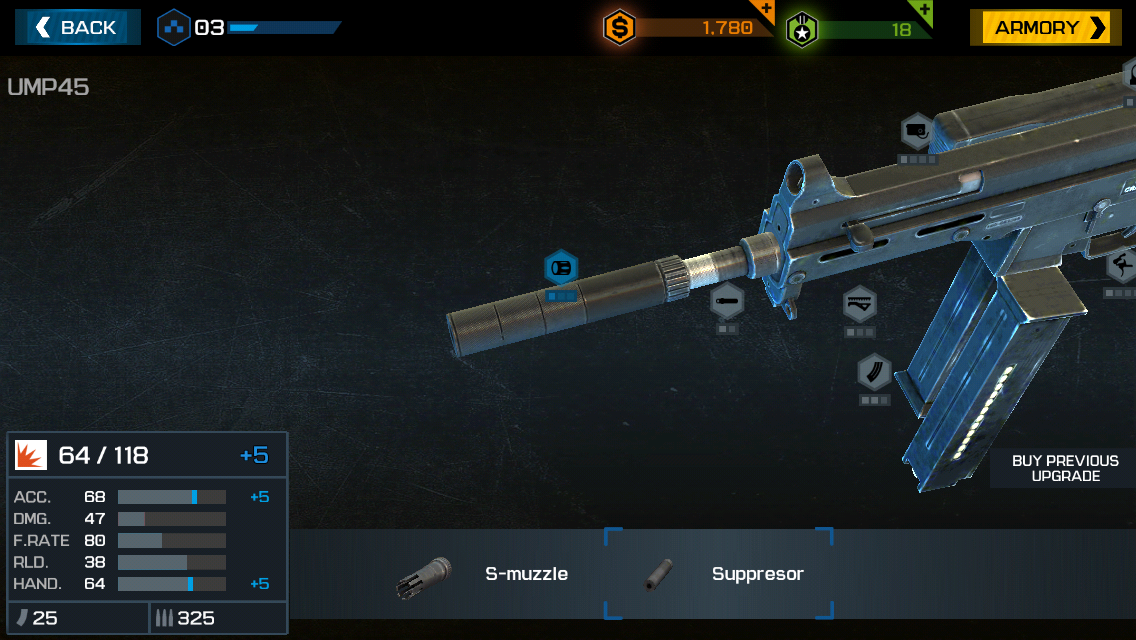Open the ARMORY screen
The height and width of the screenshot is (640, 1136).
click(1045, 28)
